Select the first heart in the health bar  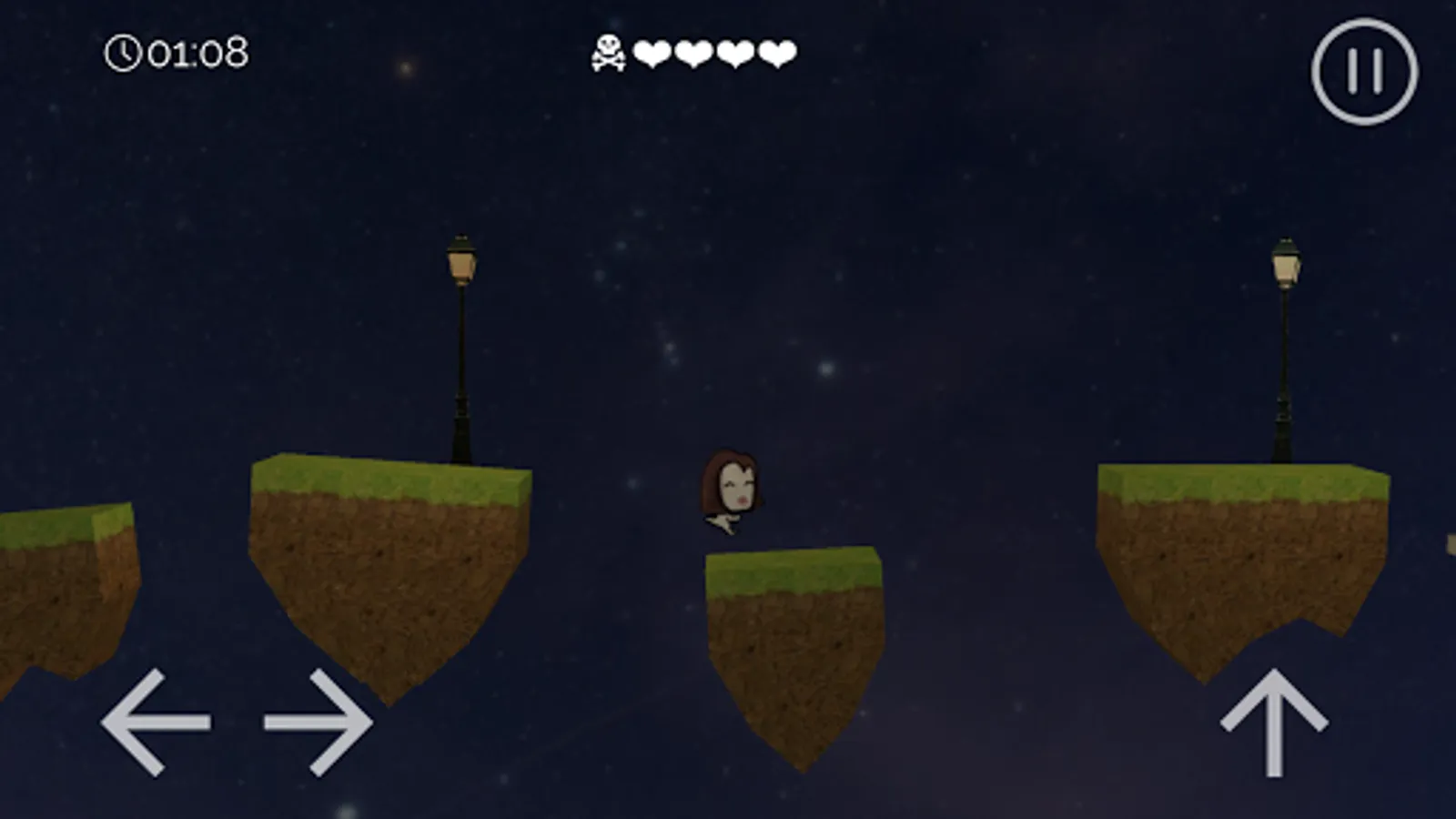click(652, 53)
